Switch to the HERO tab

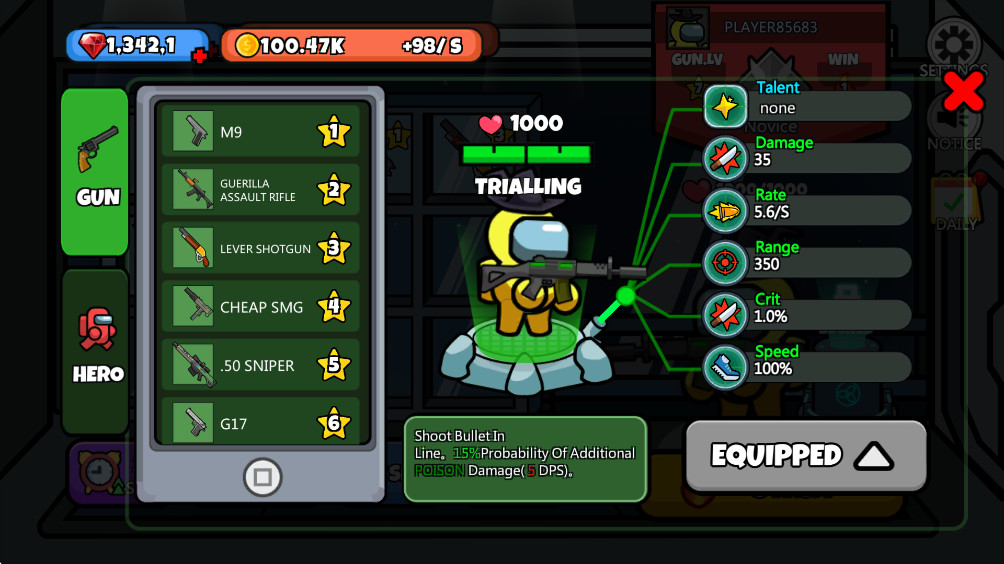pos(96,351)
